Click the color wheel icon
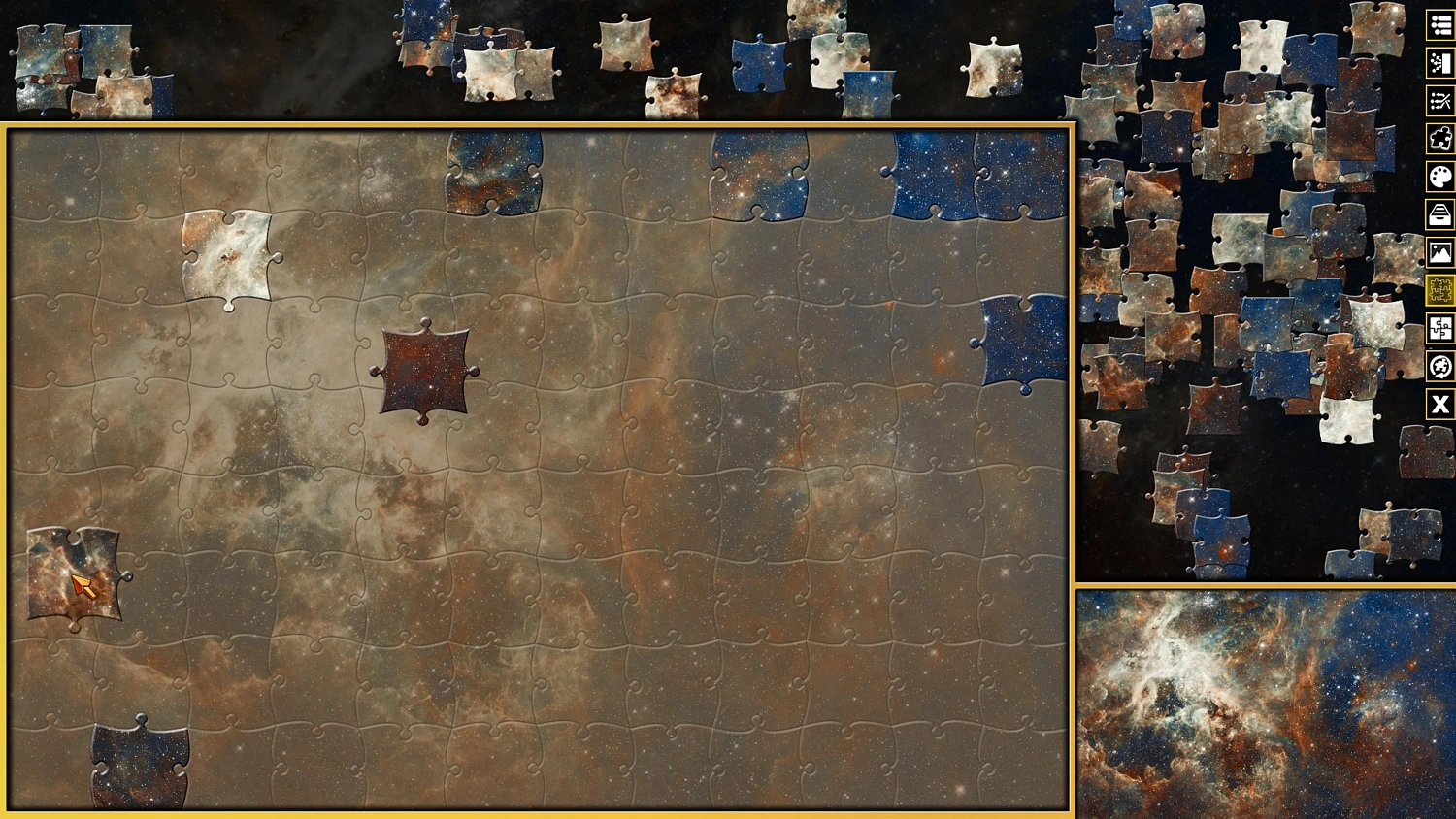Viewport: 1456px width, 819px height. pos(1439,367)
